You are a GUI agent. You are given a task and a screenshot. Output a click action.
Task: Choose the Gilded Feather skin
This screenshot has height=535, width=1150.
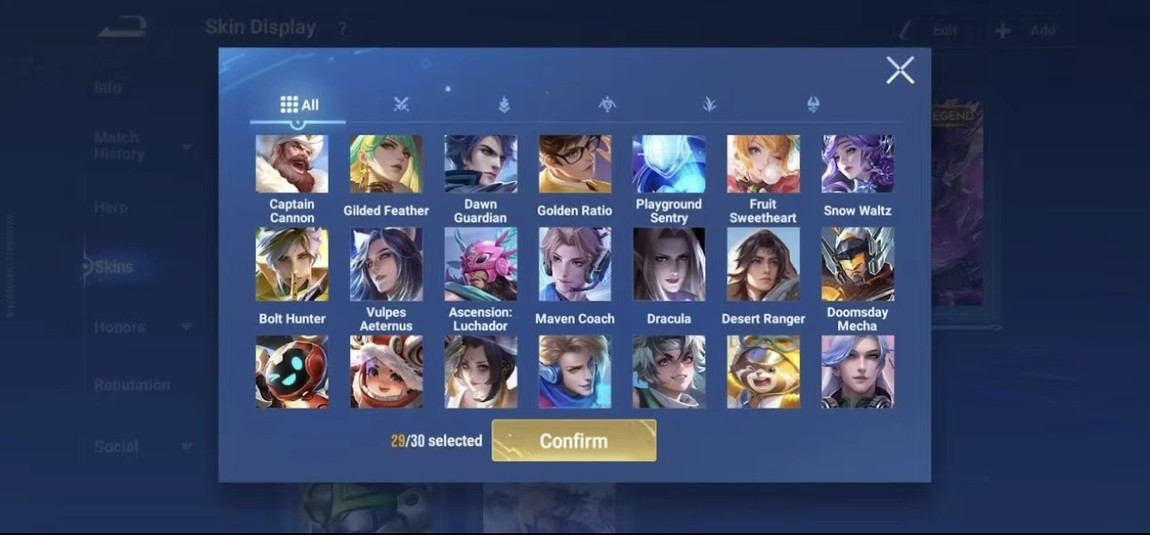[x=386, y=164]
